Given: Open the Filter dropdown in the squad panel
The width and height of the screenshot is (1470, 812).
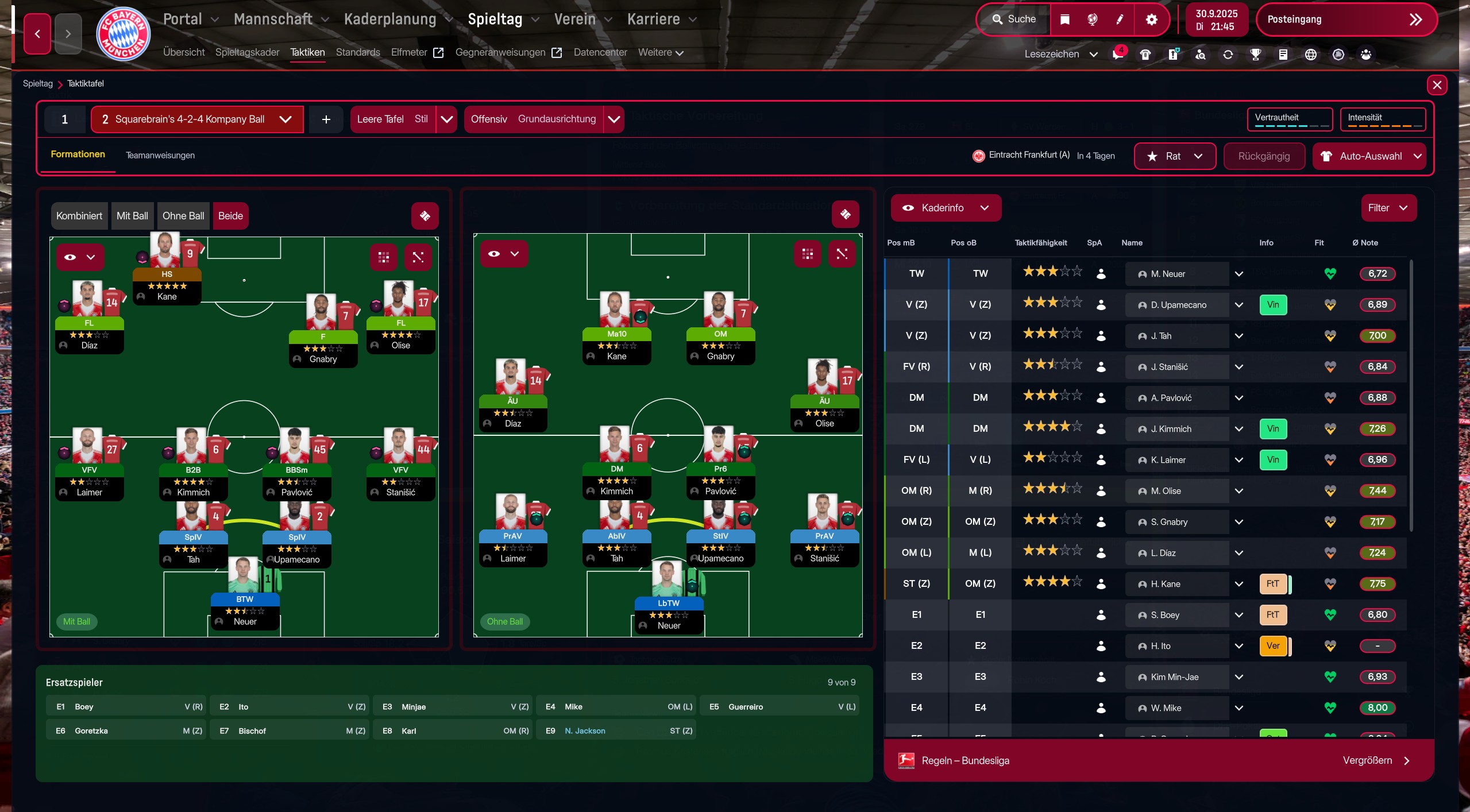Looking at the screenshot, I should click(x=1388, y=208).
